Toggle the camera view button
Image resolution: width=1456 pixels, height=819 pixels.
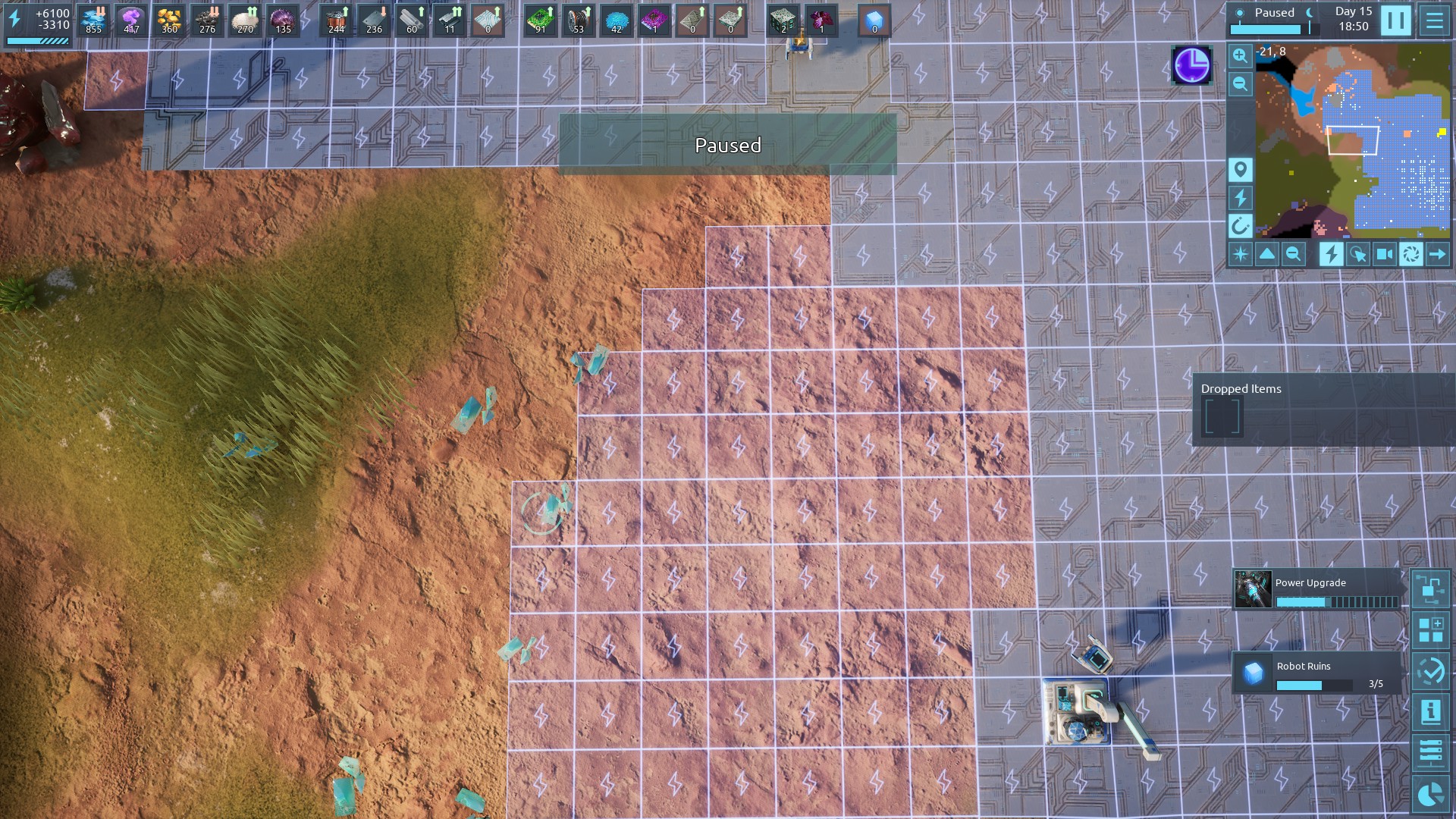coord(1384,255)
